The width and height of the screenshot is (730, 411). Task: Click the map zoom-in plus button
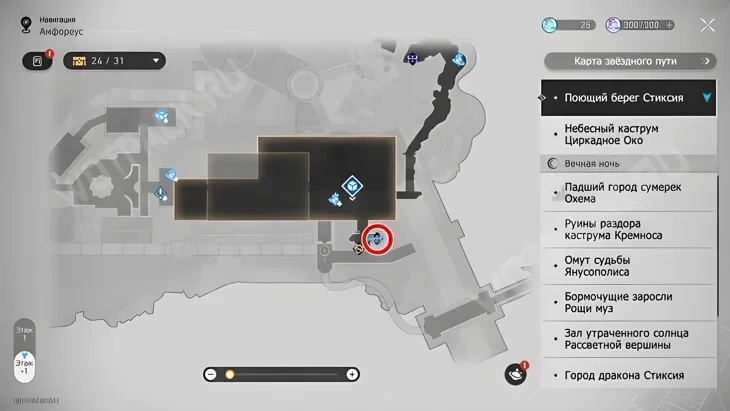352,374
